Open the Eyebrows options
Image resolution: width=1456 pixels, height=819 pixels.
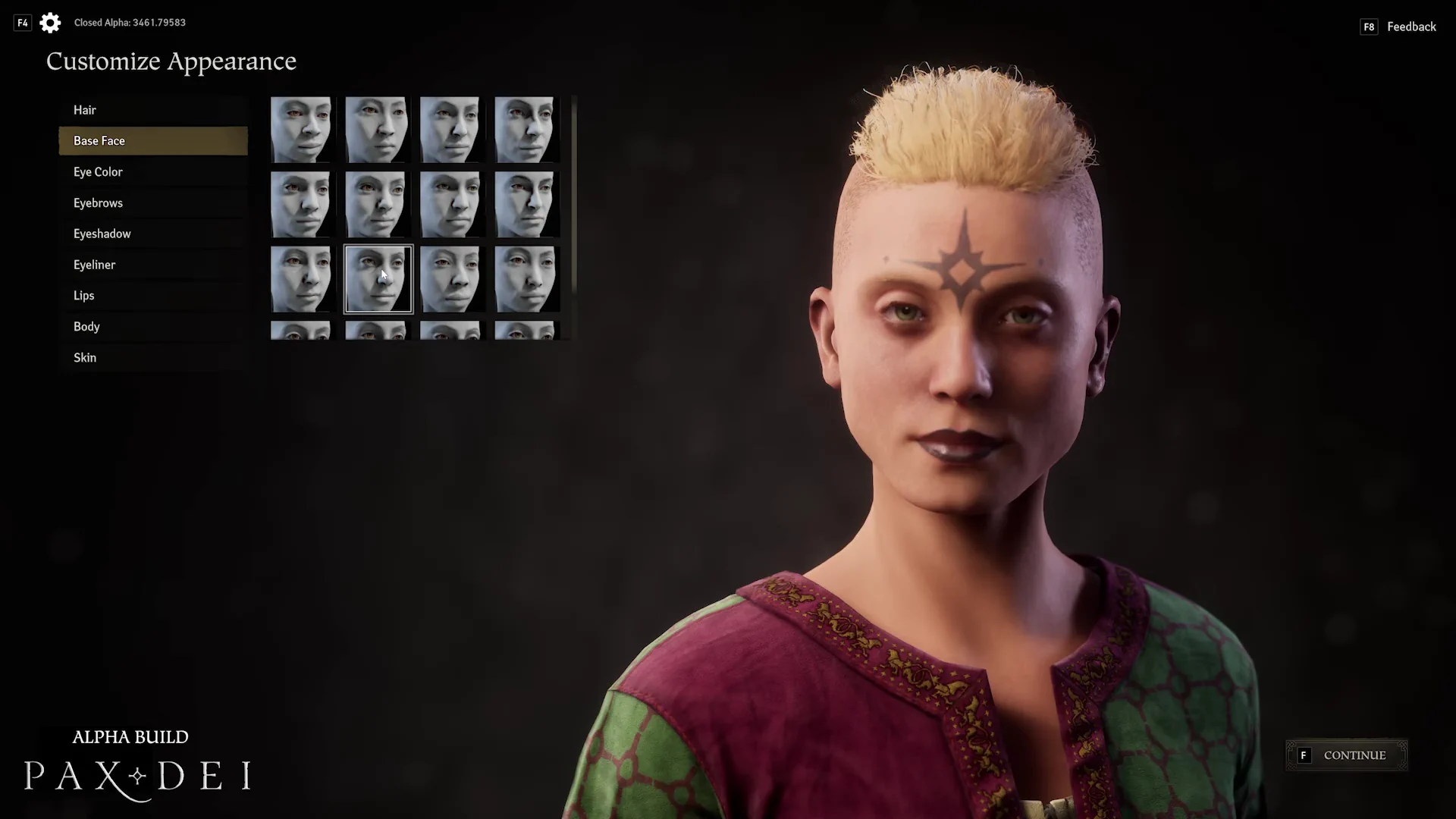pos(98,203)
